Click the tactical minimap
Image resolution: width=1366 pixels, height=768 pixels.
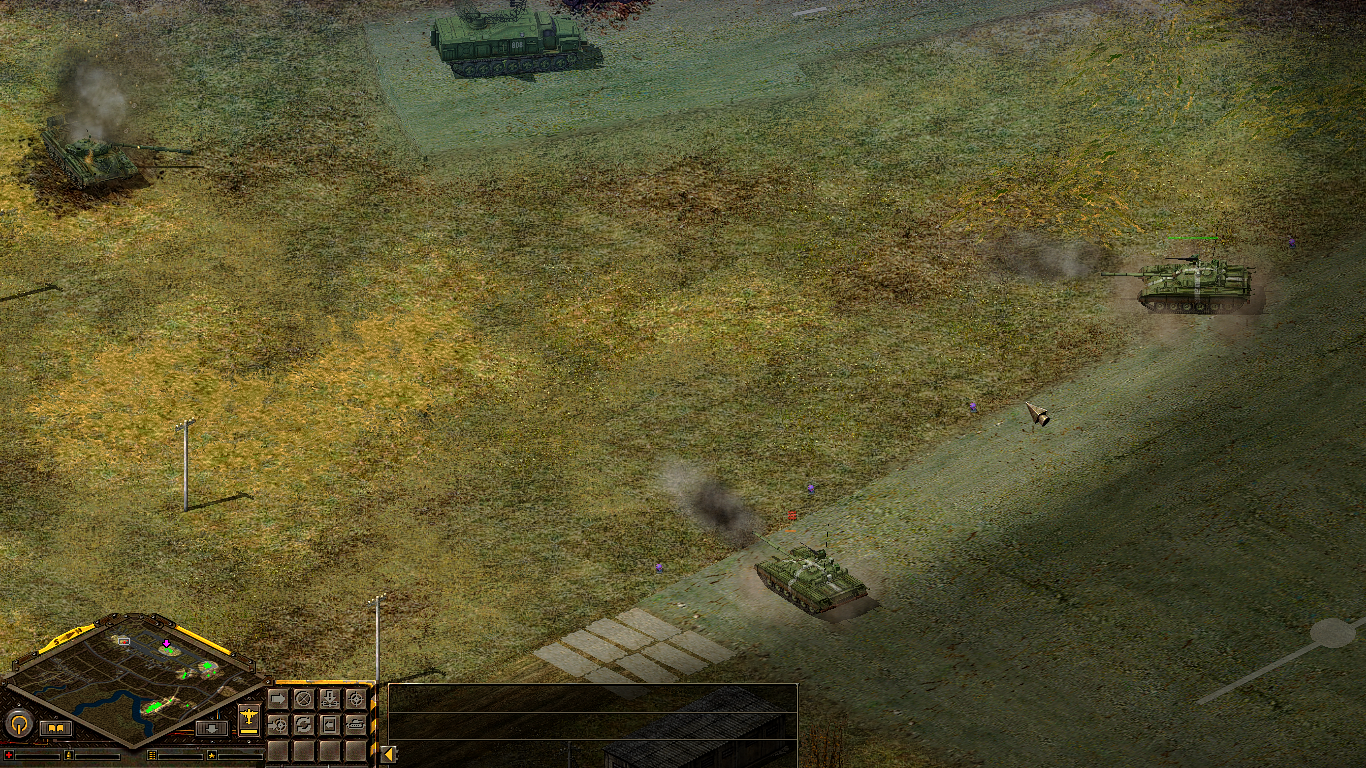tap(135, 675)
